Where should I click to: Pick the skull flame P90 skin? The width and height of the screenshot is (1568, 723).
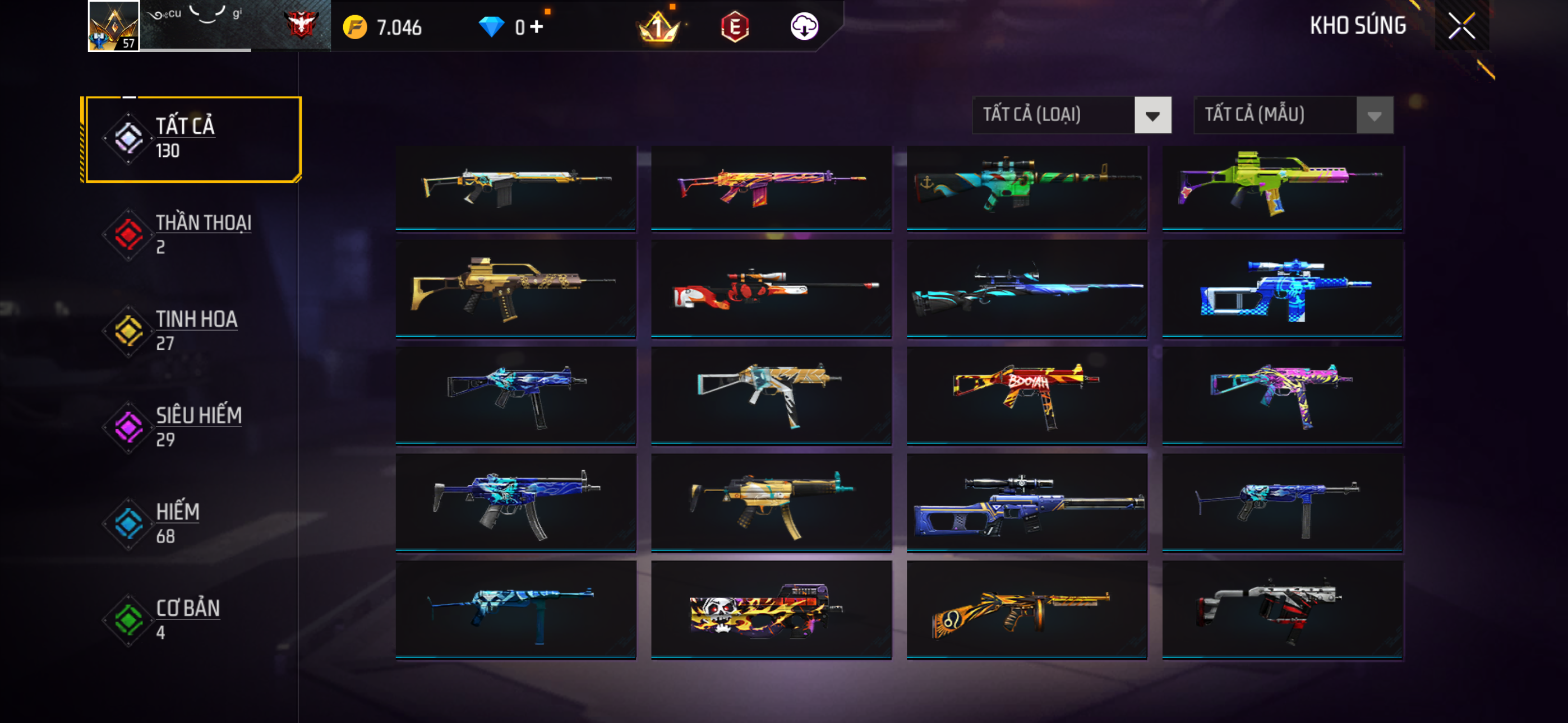click(x=771, y=609)
